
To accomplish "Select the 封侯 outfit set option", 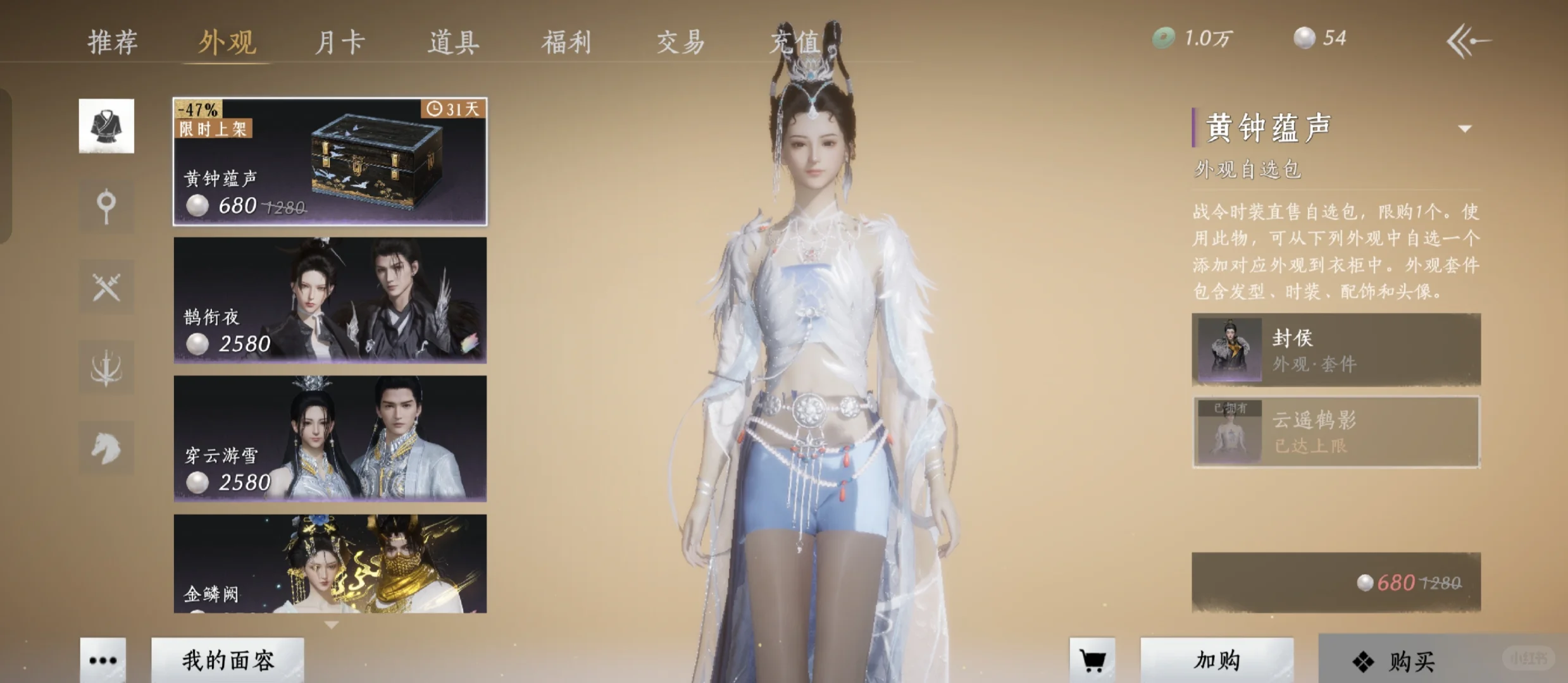I will coord(1336,349).
